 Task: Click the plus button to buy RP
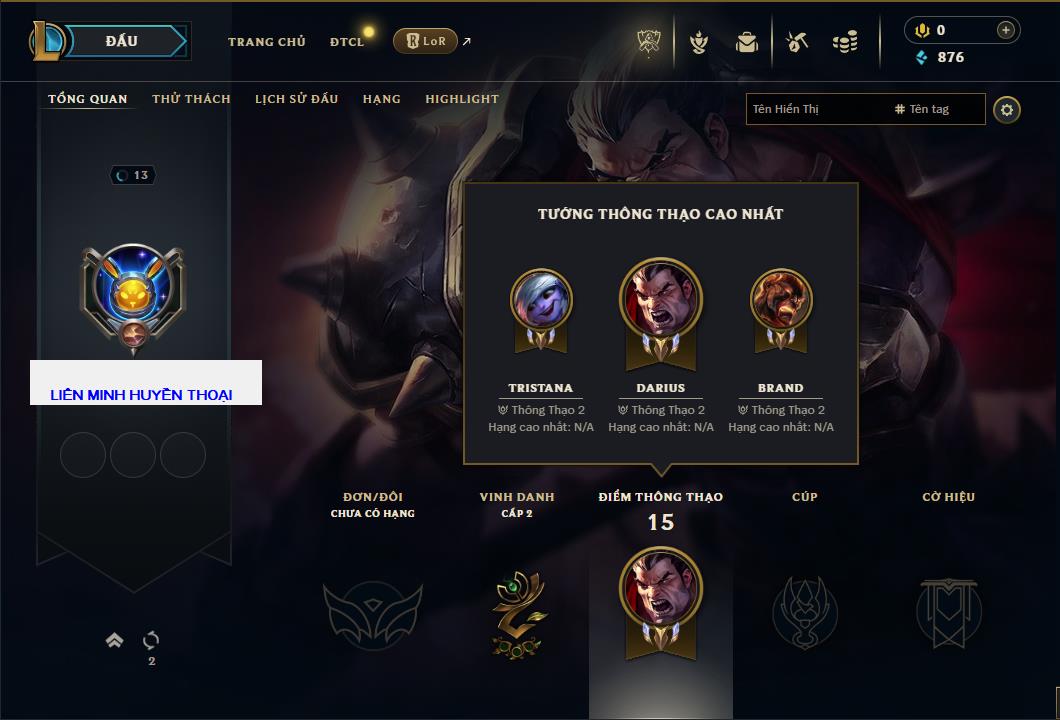(x=1005, y=30)
